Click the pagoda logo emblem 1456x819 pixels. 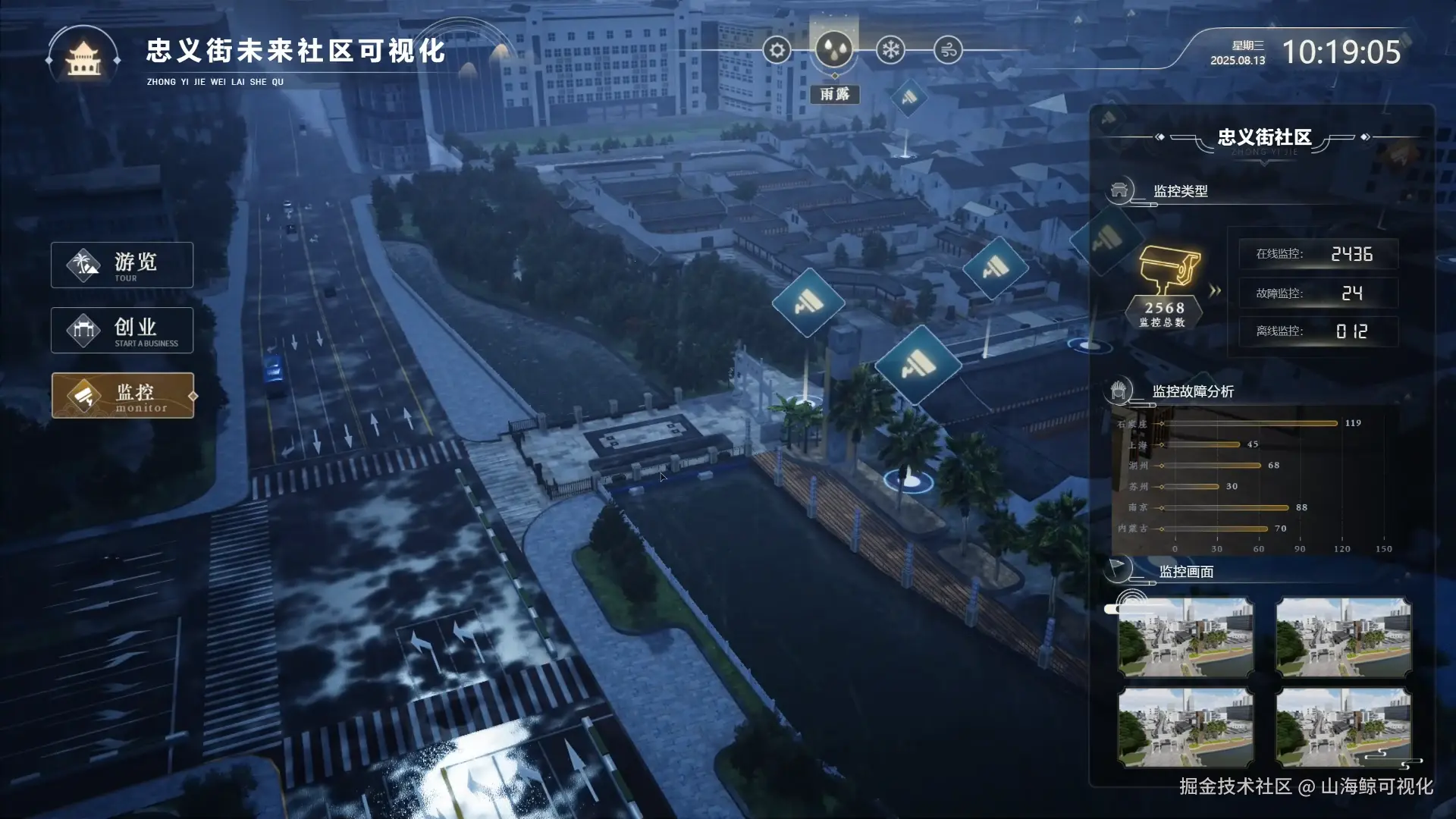83,58
